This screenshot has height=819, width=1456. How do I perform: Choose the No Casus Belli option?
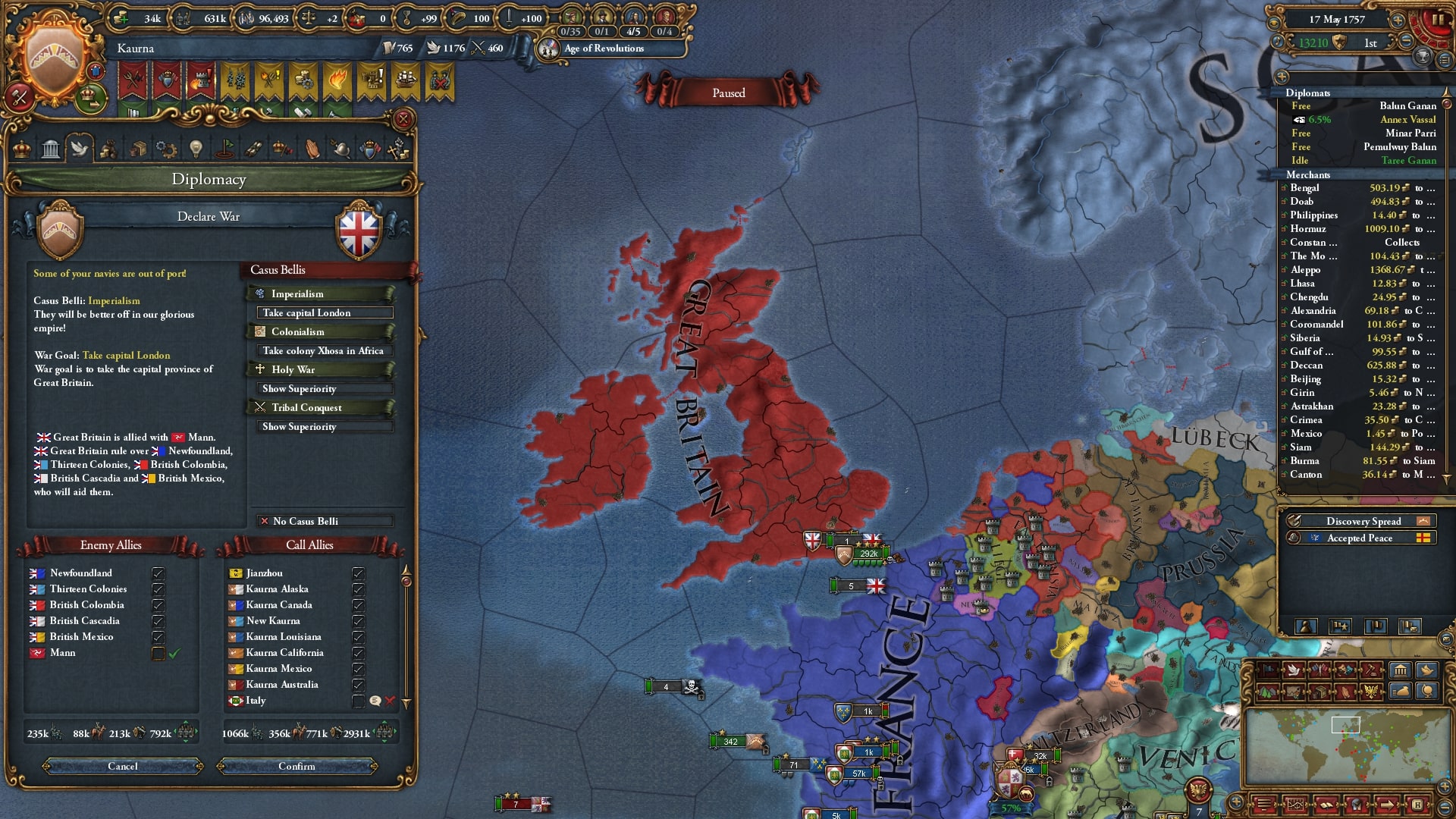point(325,521)
